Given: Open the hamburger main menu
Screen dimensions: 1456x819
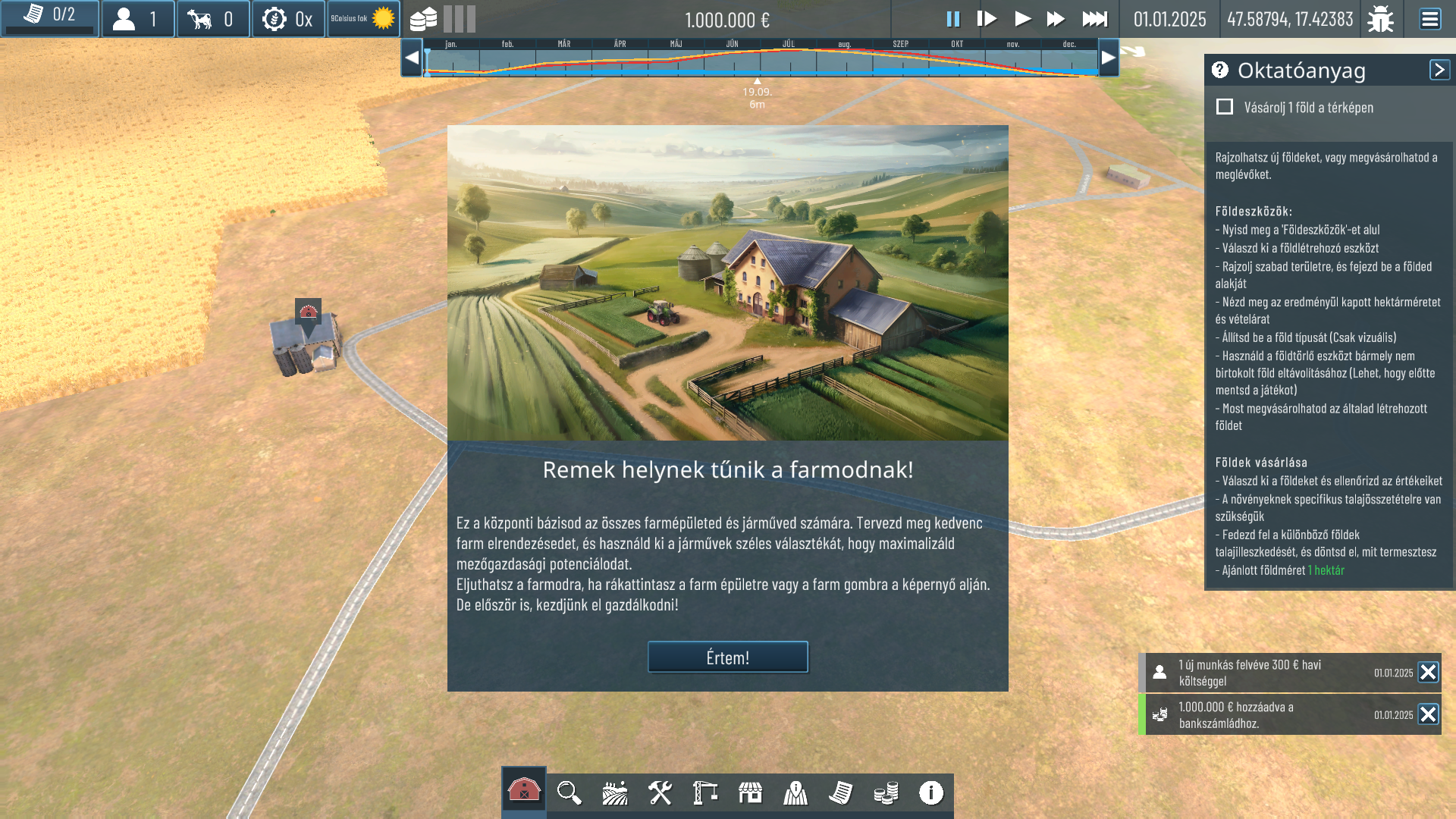Looking at the screenshot, I should [x=1429, y=19].
